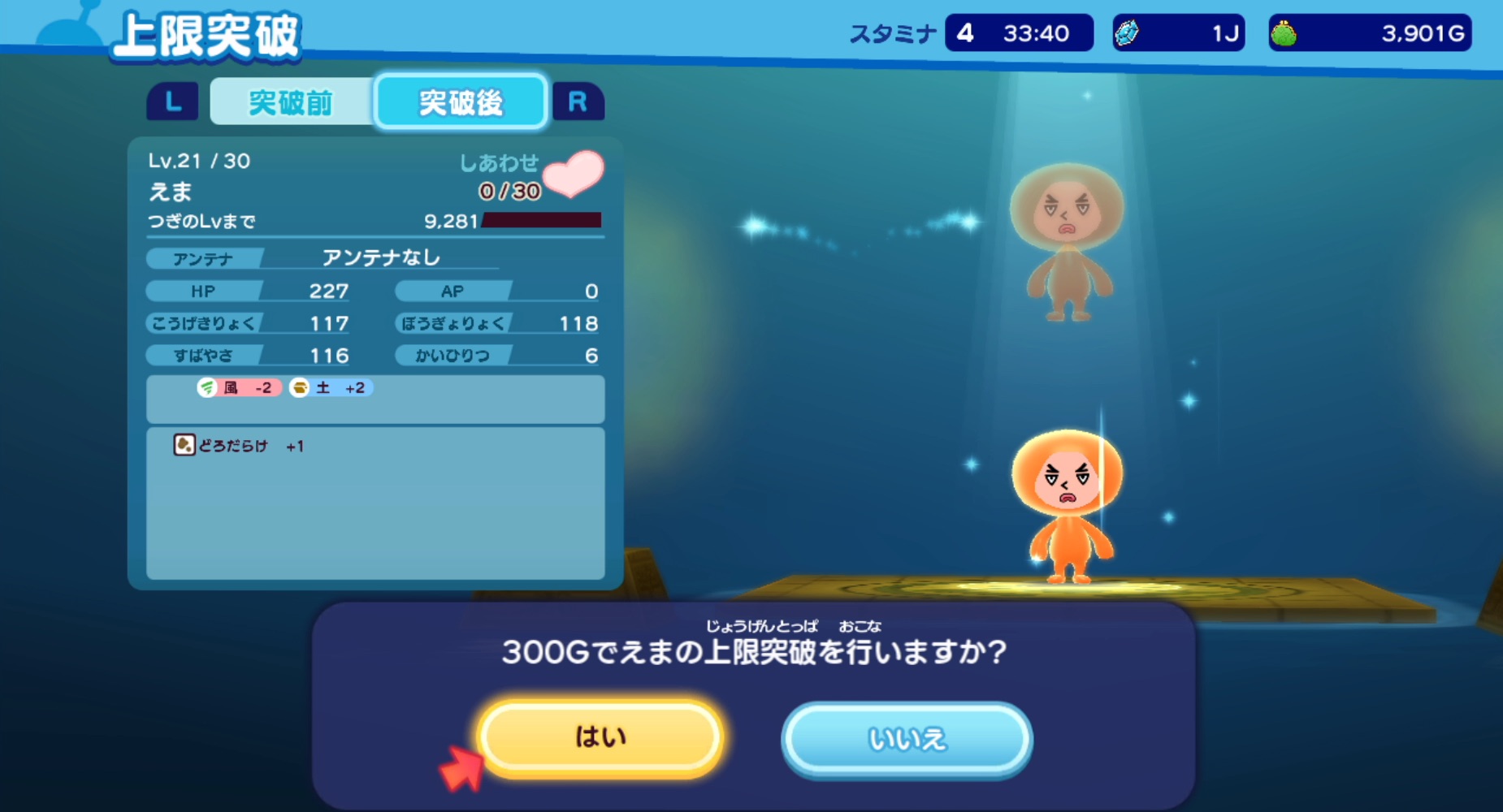The height and width of the screenshot is (812, 1503).
Task: Stay on the 突破後 tab
Action: point(459,101)
